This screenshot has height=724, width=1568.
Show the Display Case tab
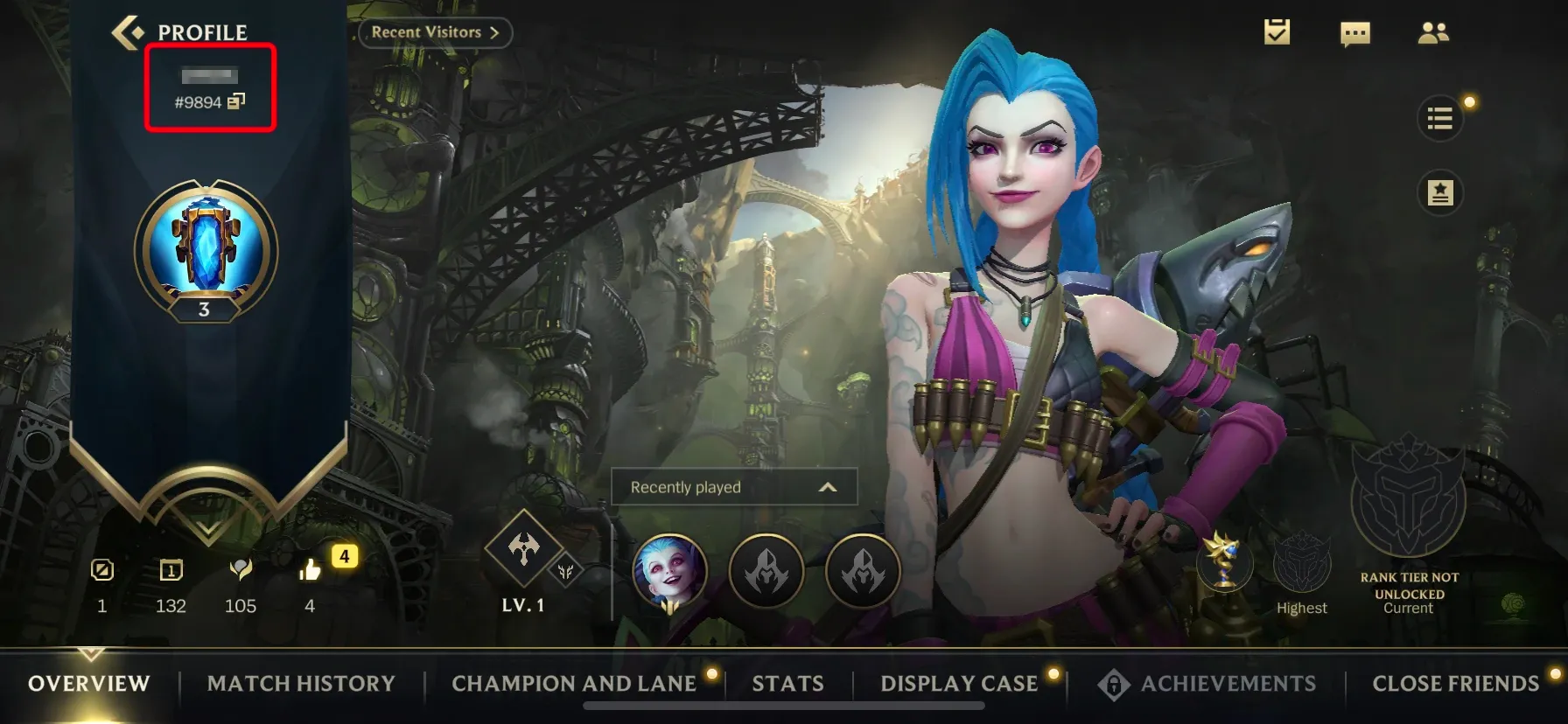click(959, 684)
